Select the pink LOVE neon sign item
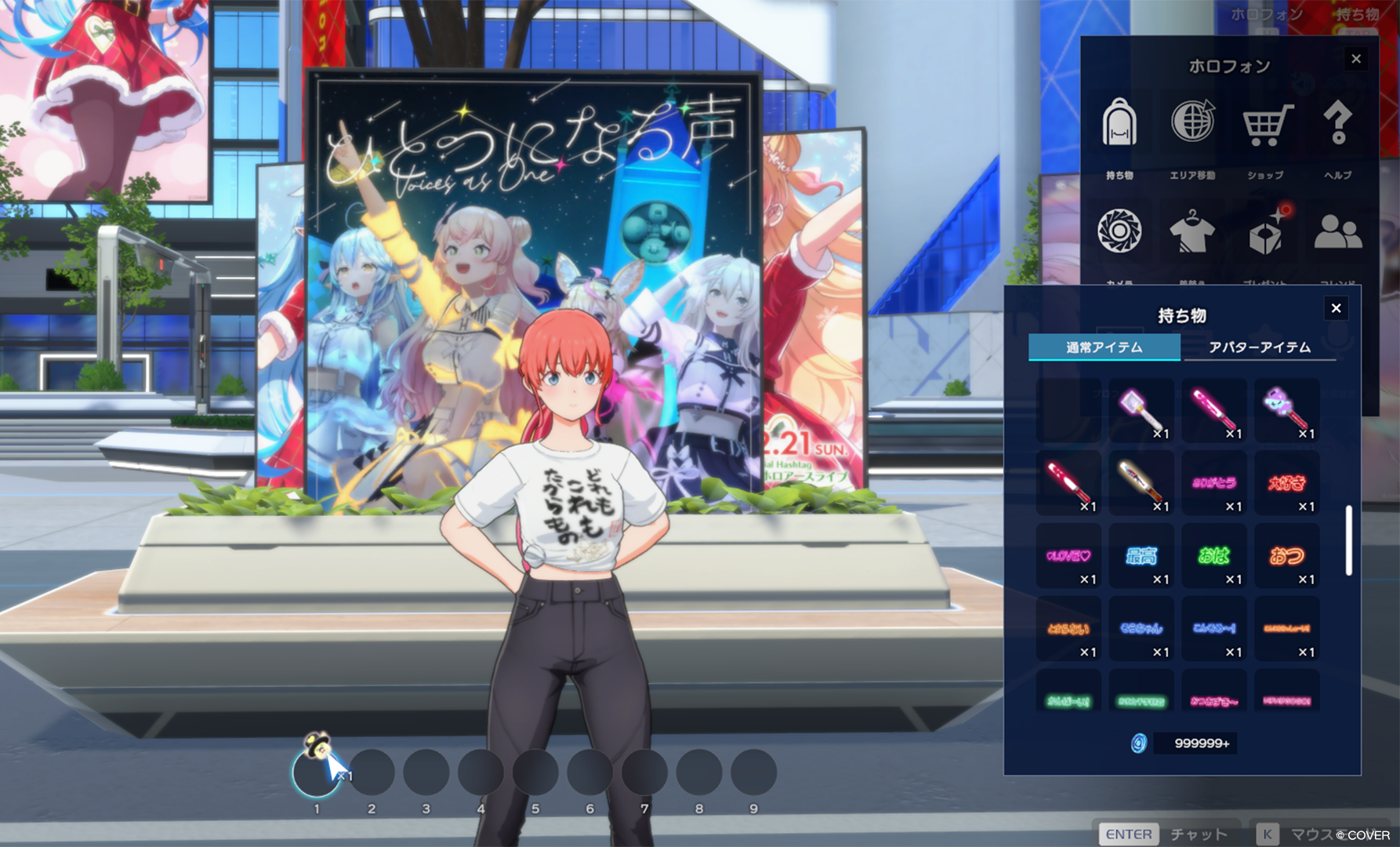The height and width of the screenshot is (847, 1400). (x=1068, y=556)
